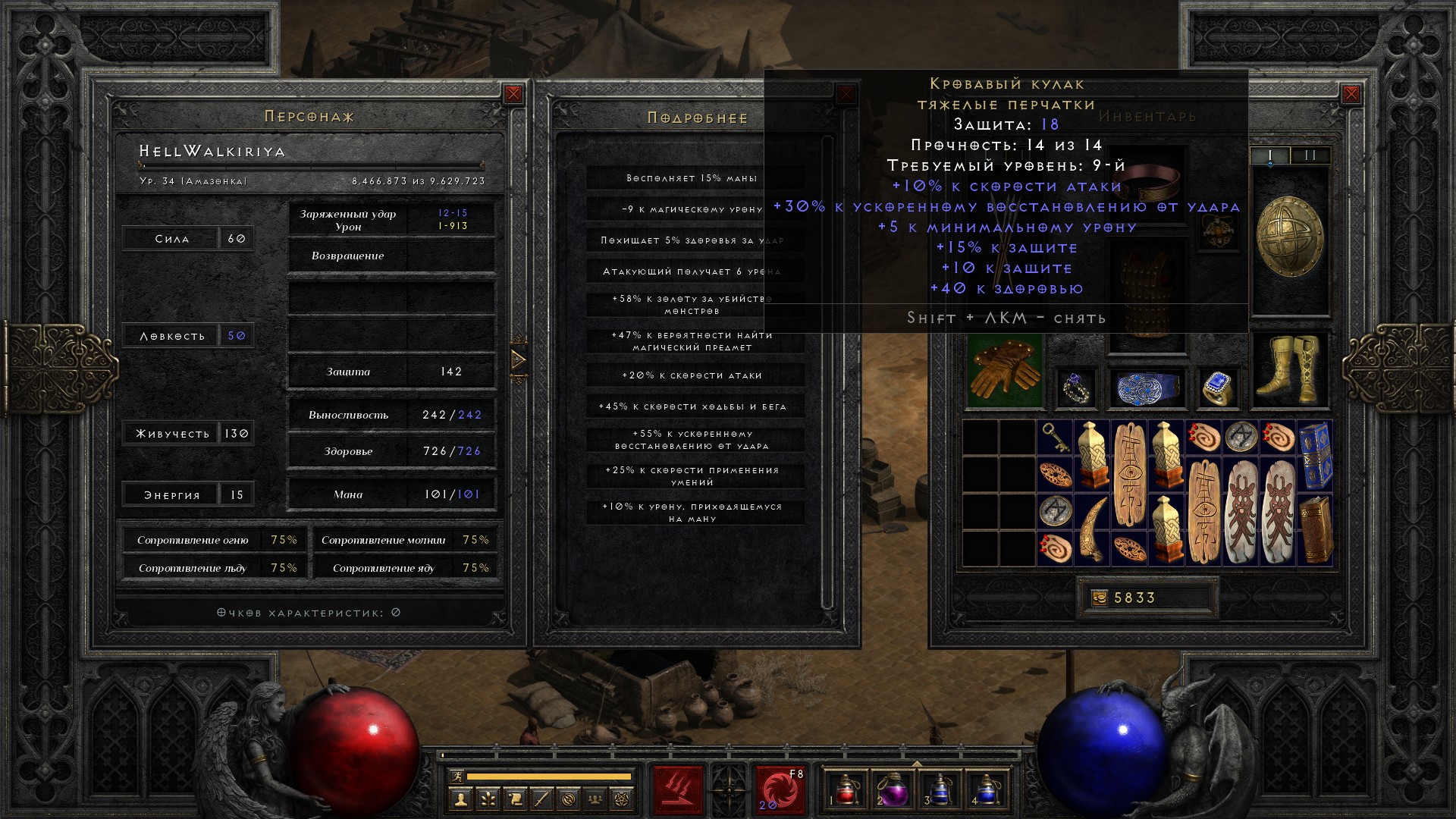
Task: Close the Inventory panel
Action: (x=1351, y=94)
